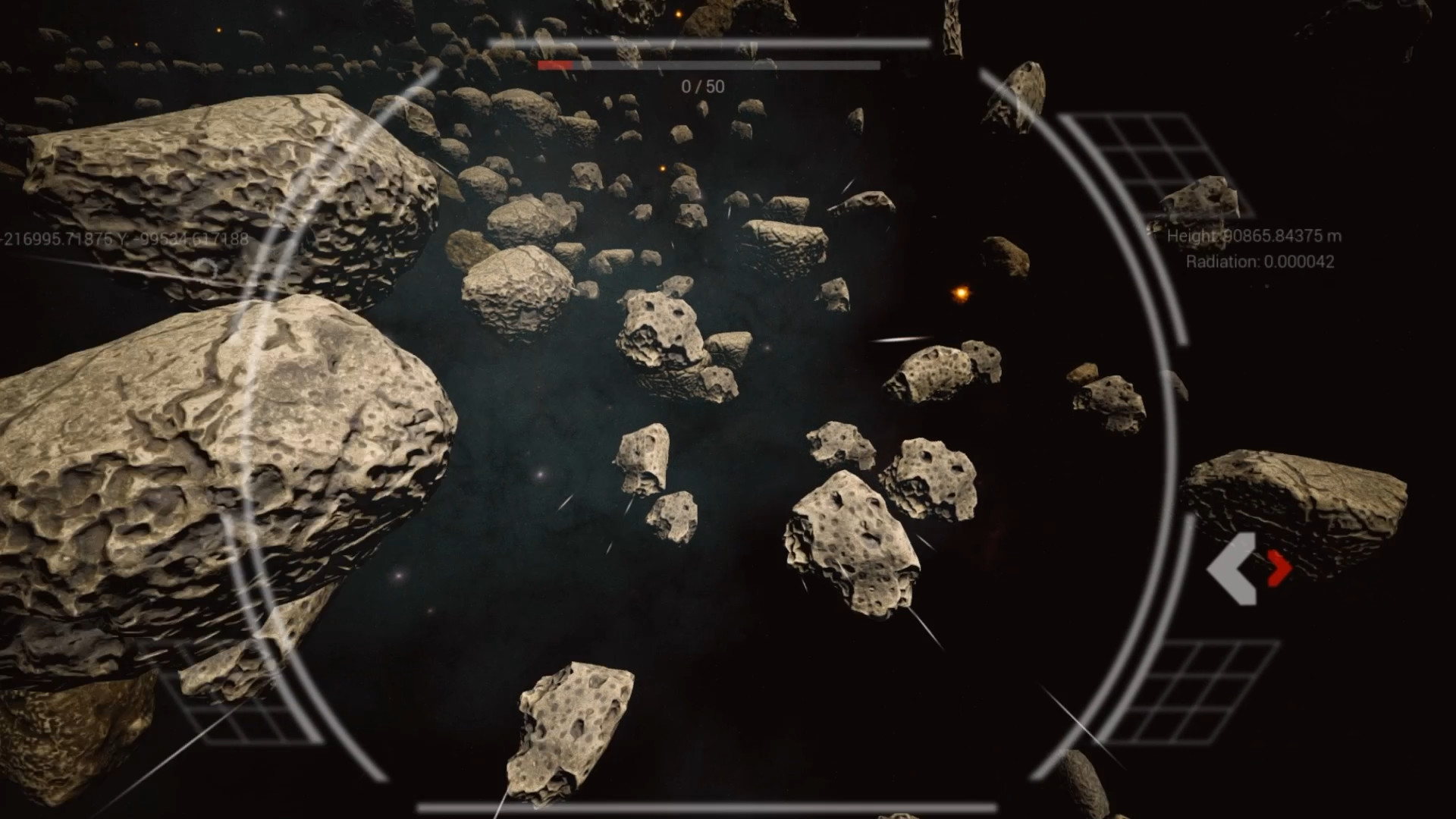Click the red progress bar at top
Viewport: 1456px width, 819px height.
click(x=554, y=65)
